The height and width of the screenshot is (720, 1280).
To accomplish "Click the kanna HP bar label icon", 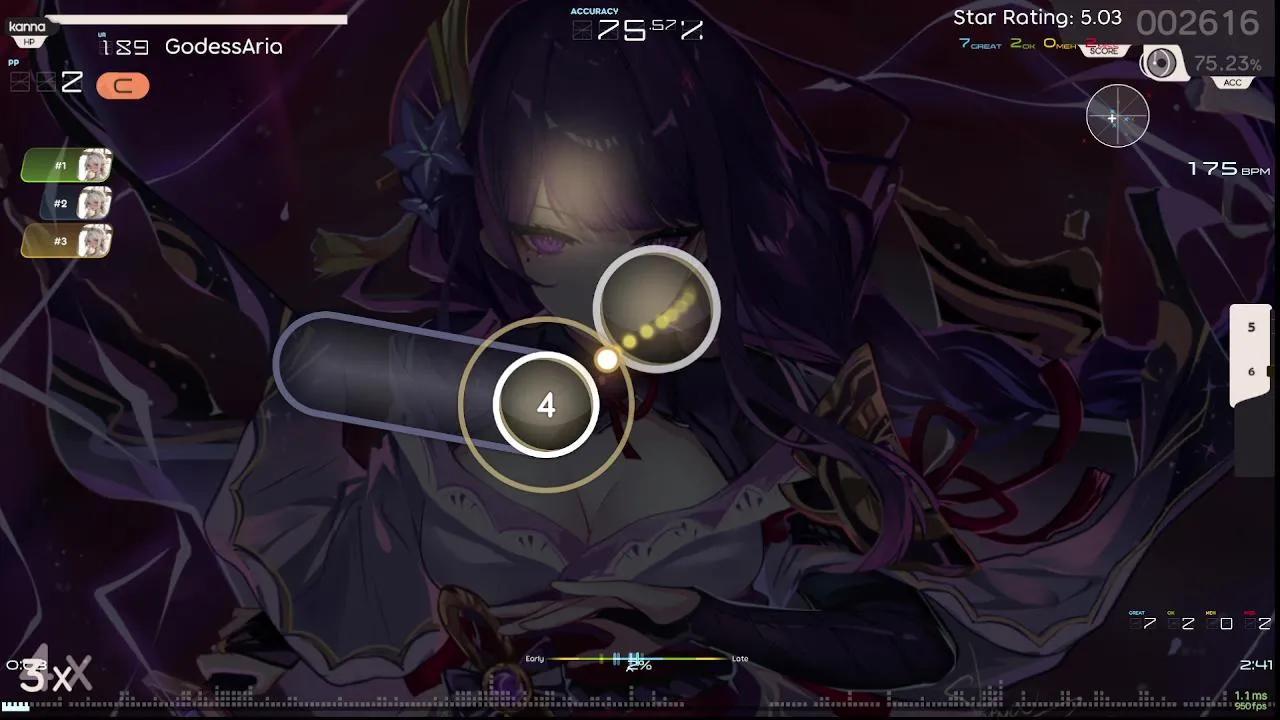I will [27, 27].
